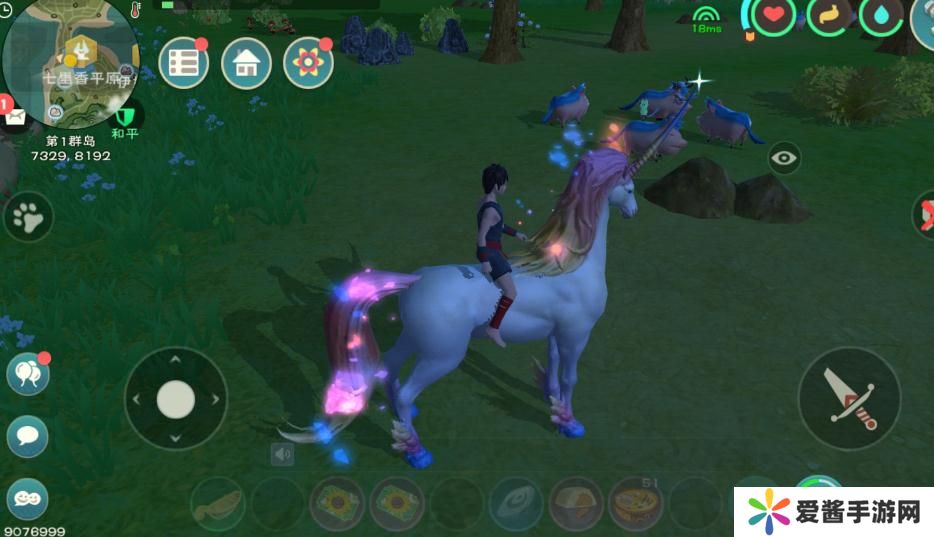Screen dimensions: 934x537
Task: Toggle the eye visibility button
Action: click(x=784, y=158)
